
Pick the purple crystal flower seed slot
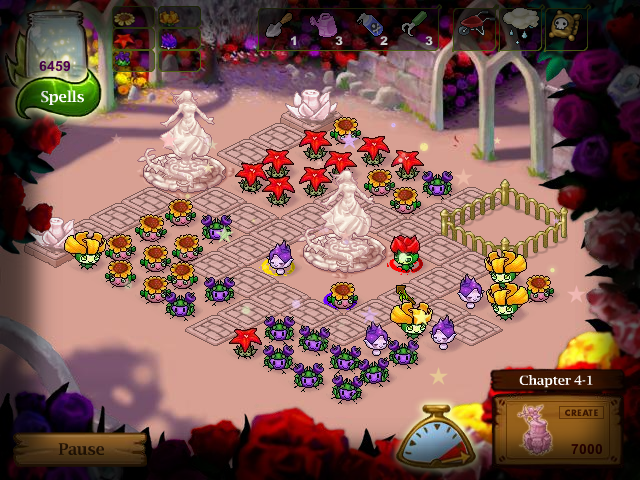click(x=168, y=40)
